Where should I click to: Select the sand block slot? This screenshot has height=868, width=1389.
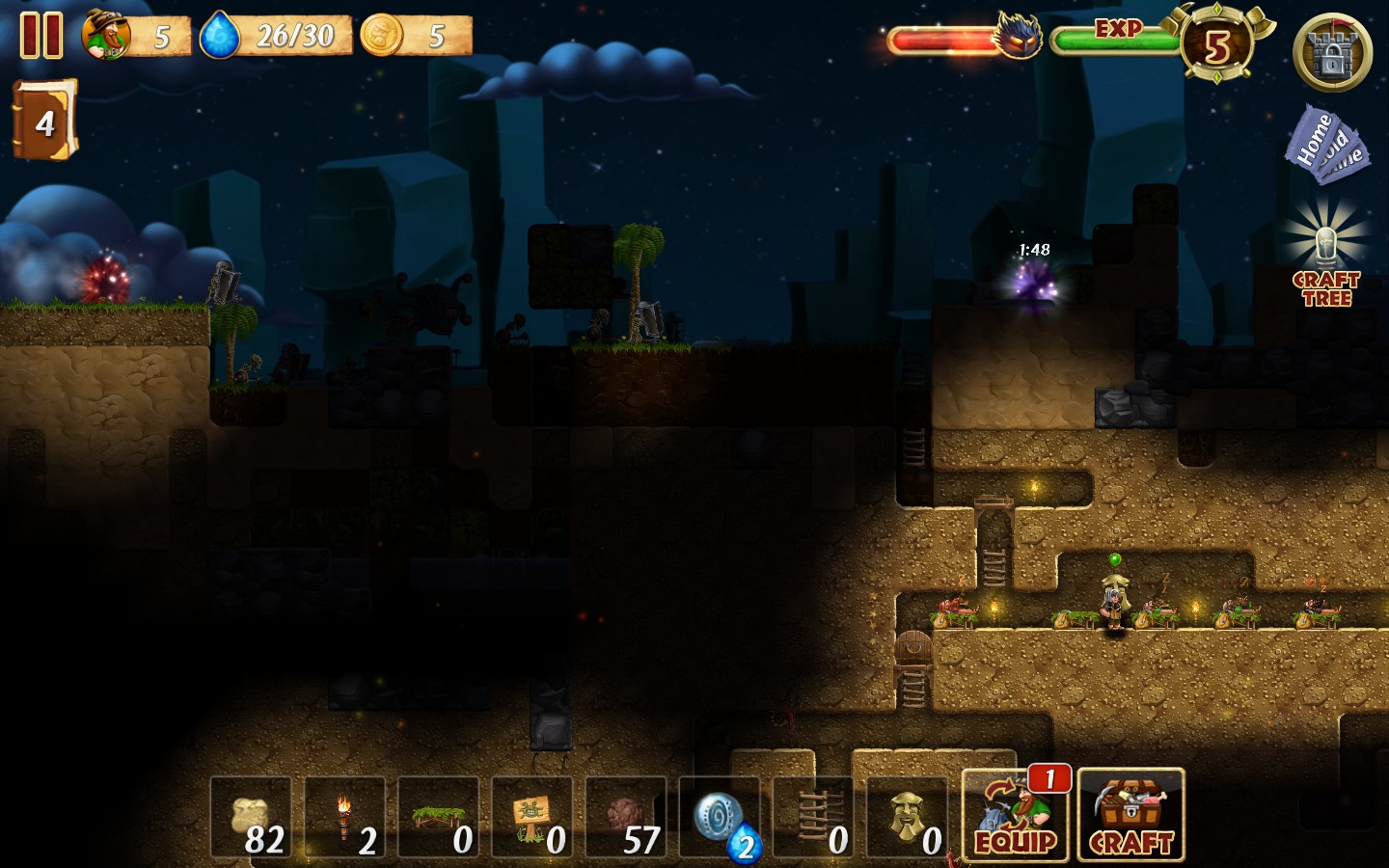tap(251, 818)
